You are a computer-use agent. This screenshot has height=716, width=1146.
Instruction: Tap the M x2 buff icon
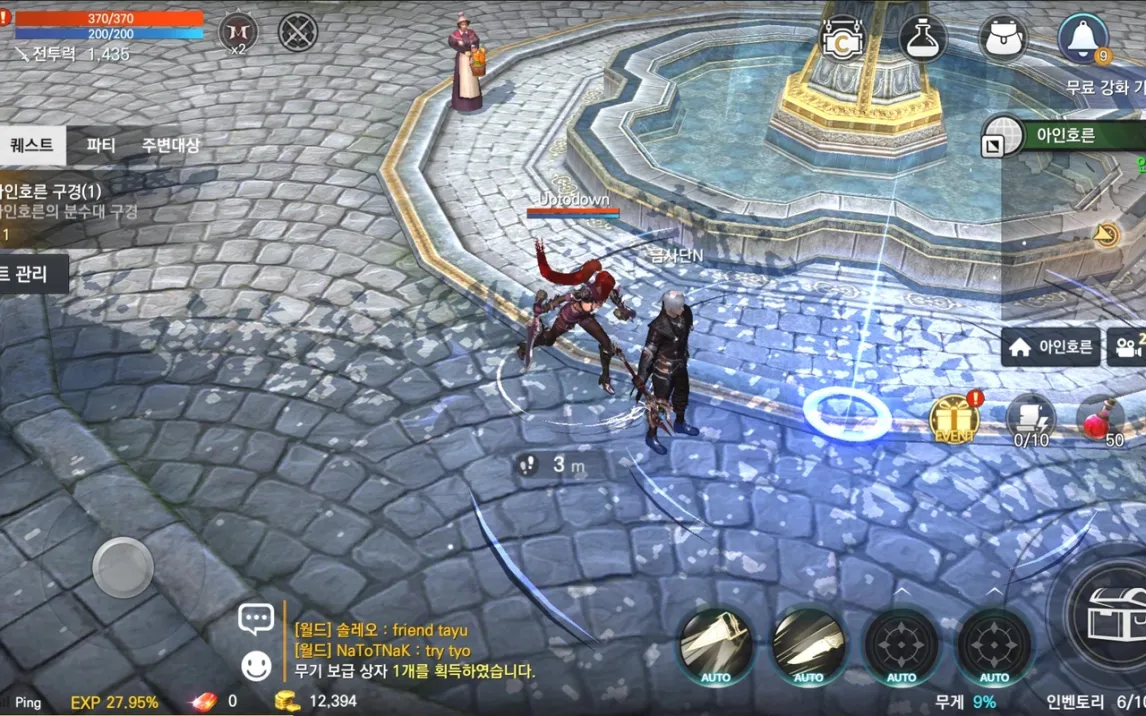(x=238, y=33)
